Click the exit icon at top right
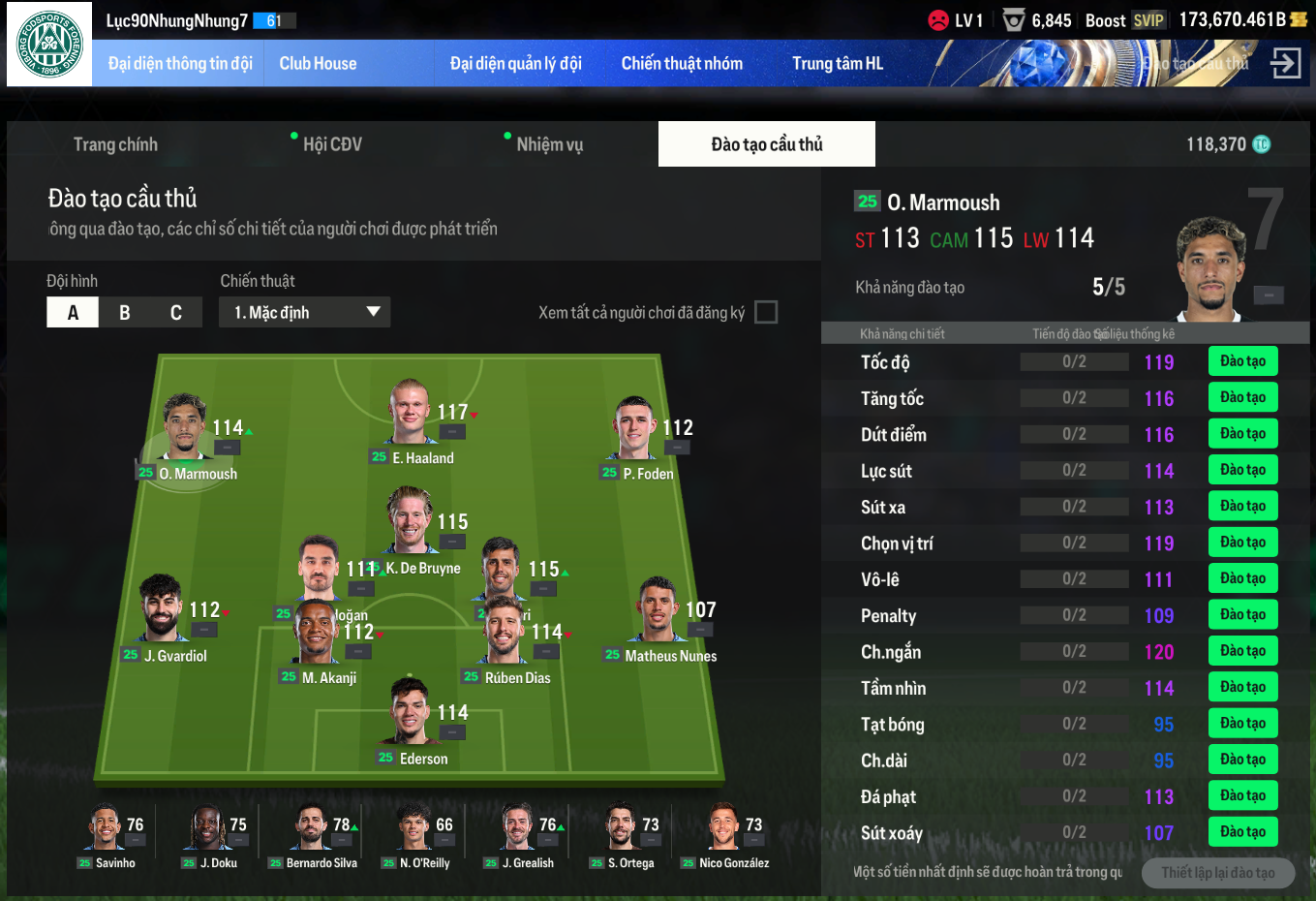The height and width of the screenshot is (901, 1316). pos(1285,64)
